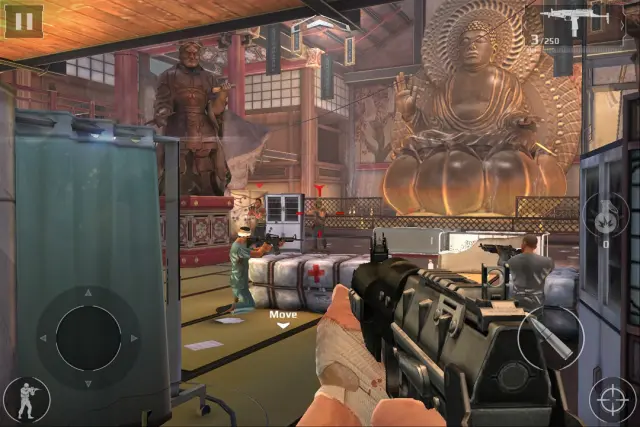The image size is (640, 427).
Task: Fire the weapon with the bullet button
Action: pyautogui.click(x=549, y=339)
